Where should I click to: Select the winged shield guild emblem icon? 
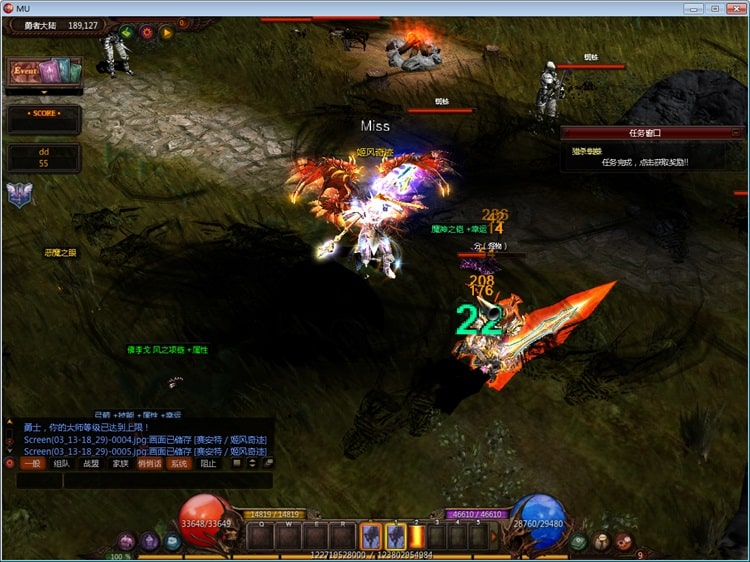point(19,194)
